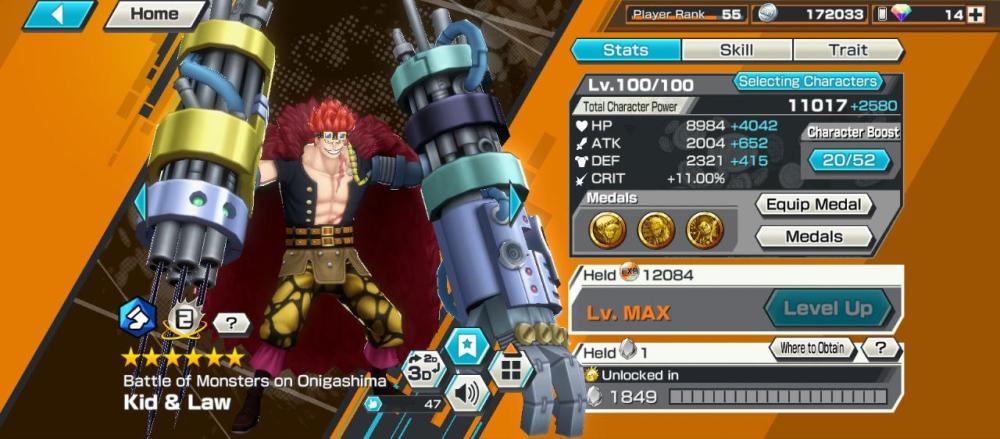Play the character voice with speaker icon
The image size is (1000, 439).
(x=467, y=392)
